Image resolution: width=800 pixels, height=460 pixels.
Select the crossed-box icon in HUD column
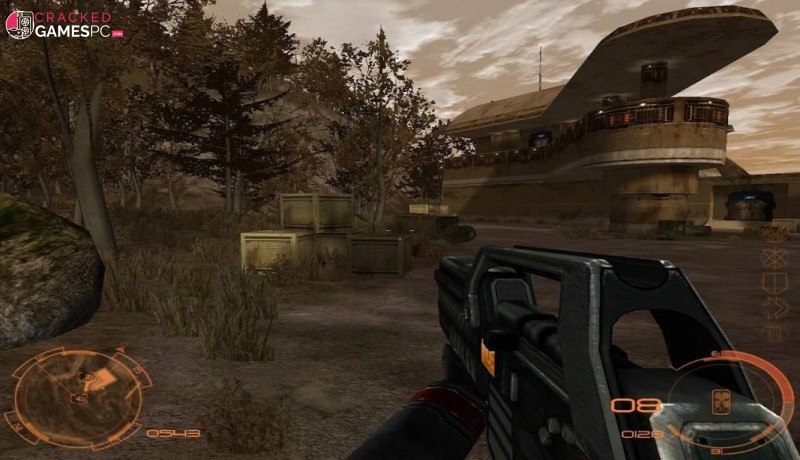tap(775, 257)
